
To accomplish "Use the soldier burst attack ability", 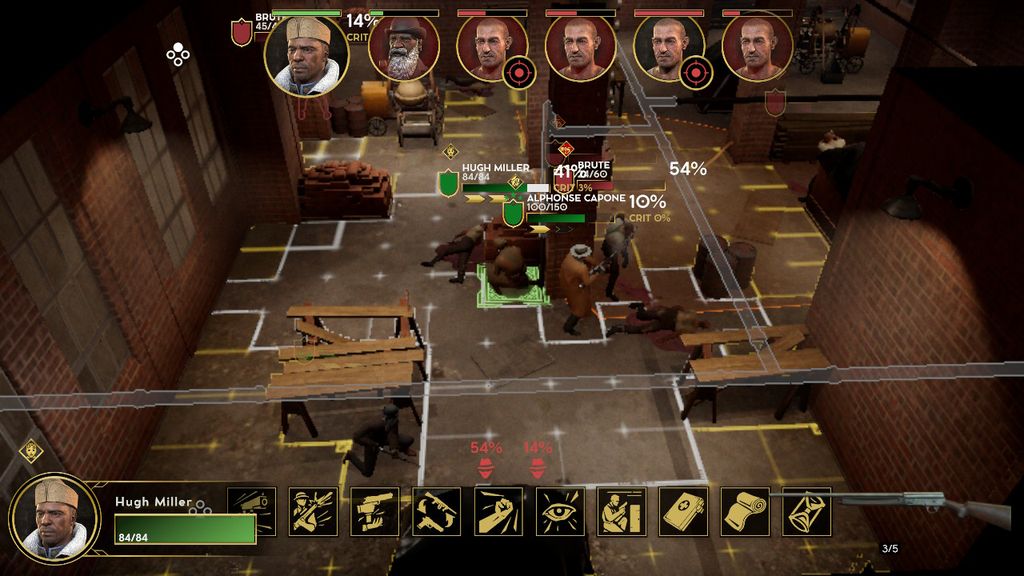I will (x=313, y=511).
